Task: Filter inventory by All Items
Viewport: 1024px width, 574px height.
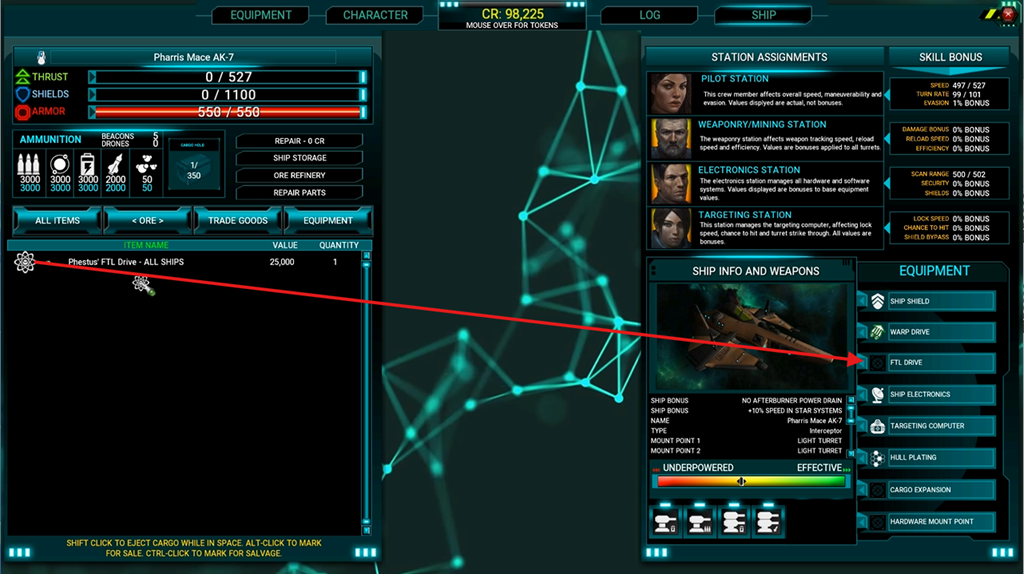Action: (57, 220)
